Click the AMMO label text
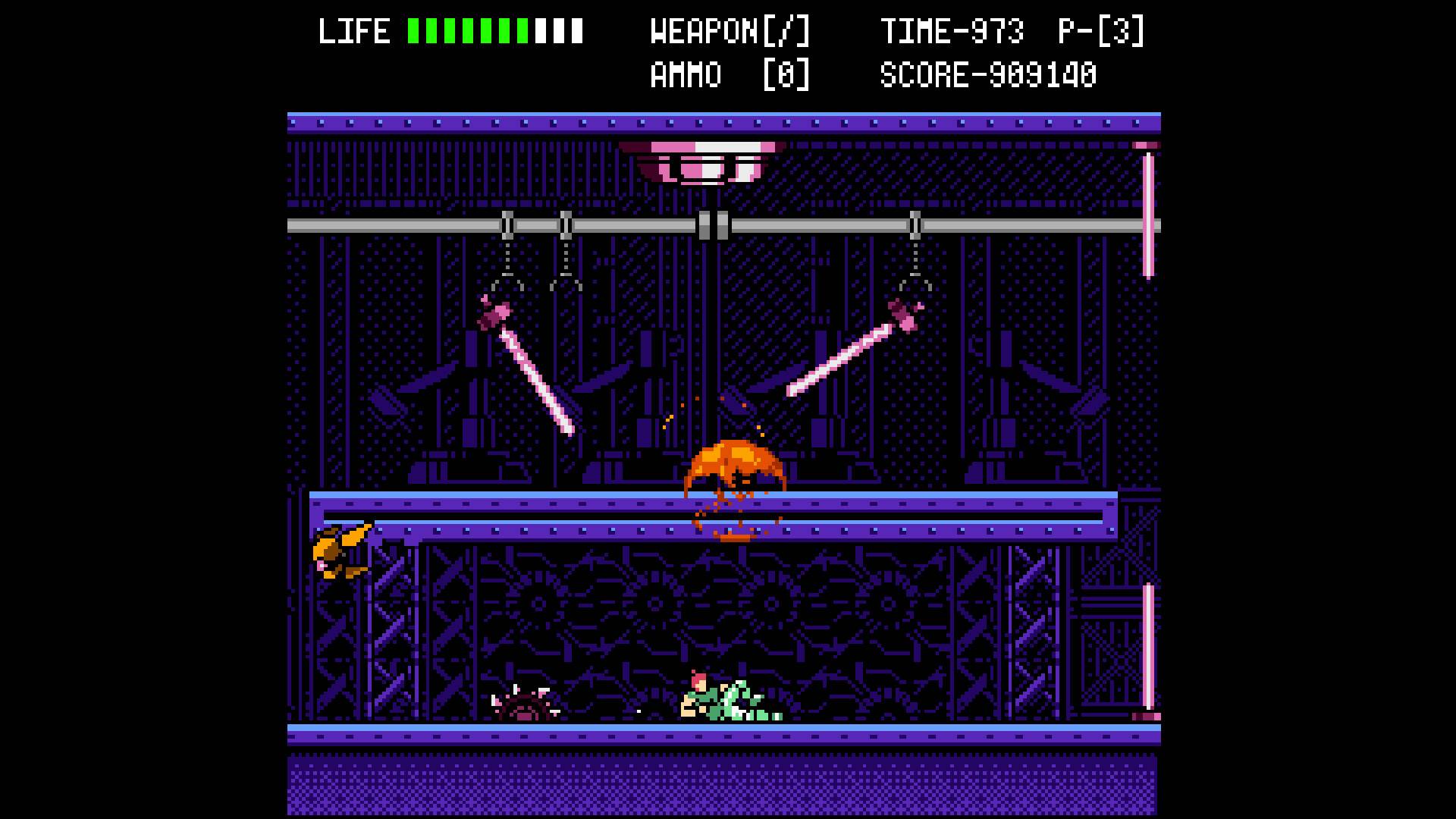 point(686,74)
